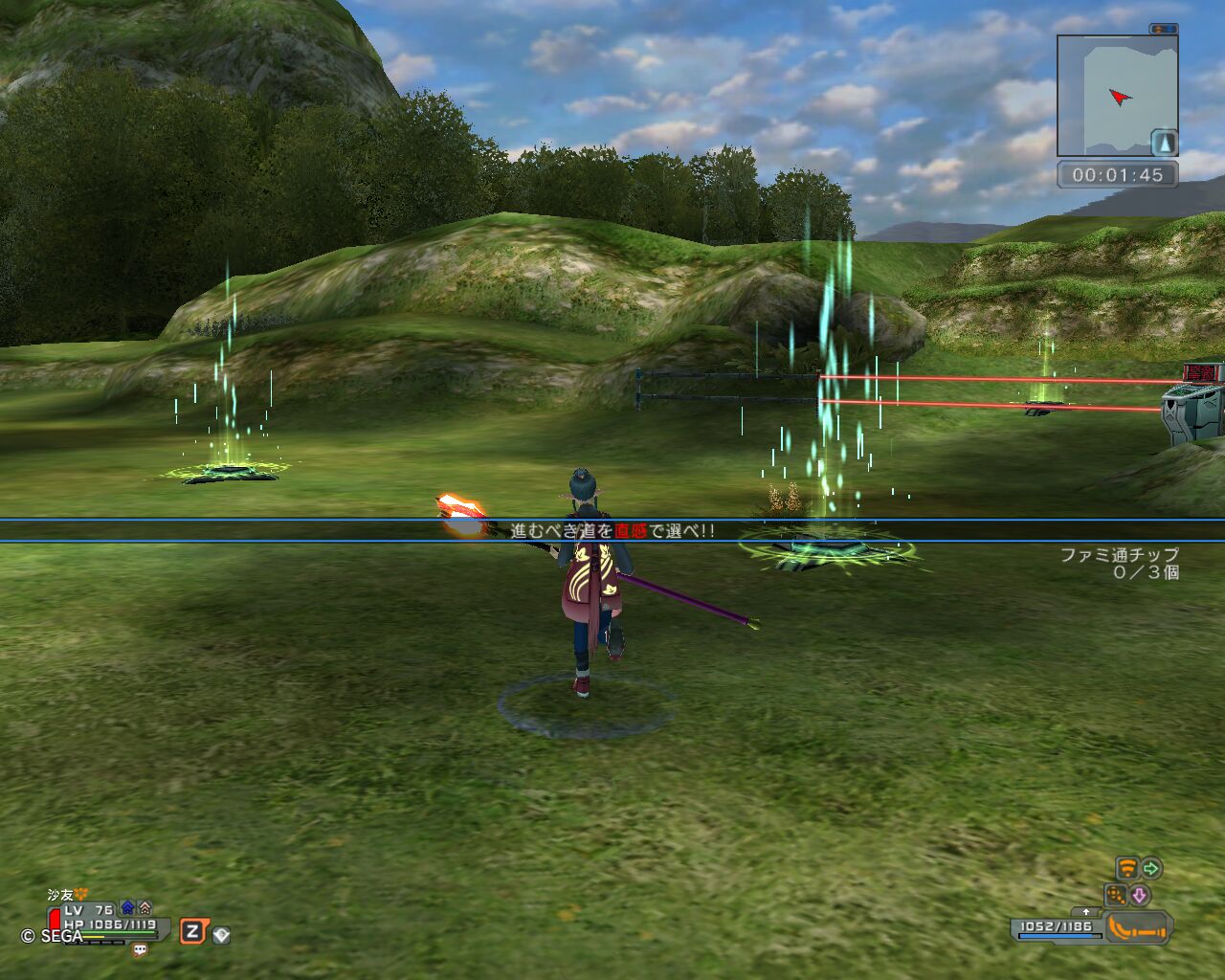Click the white diamond icon beside Z
The image size is (1225, 980).
(221, 935)
